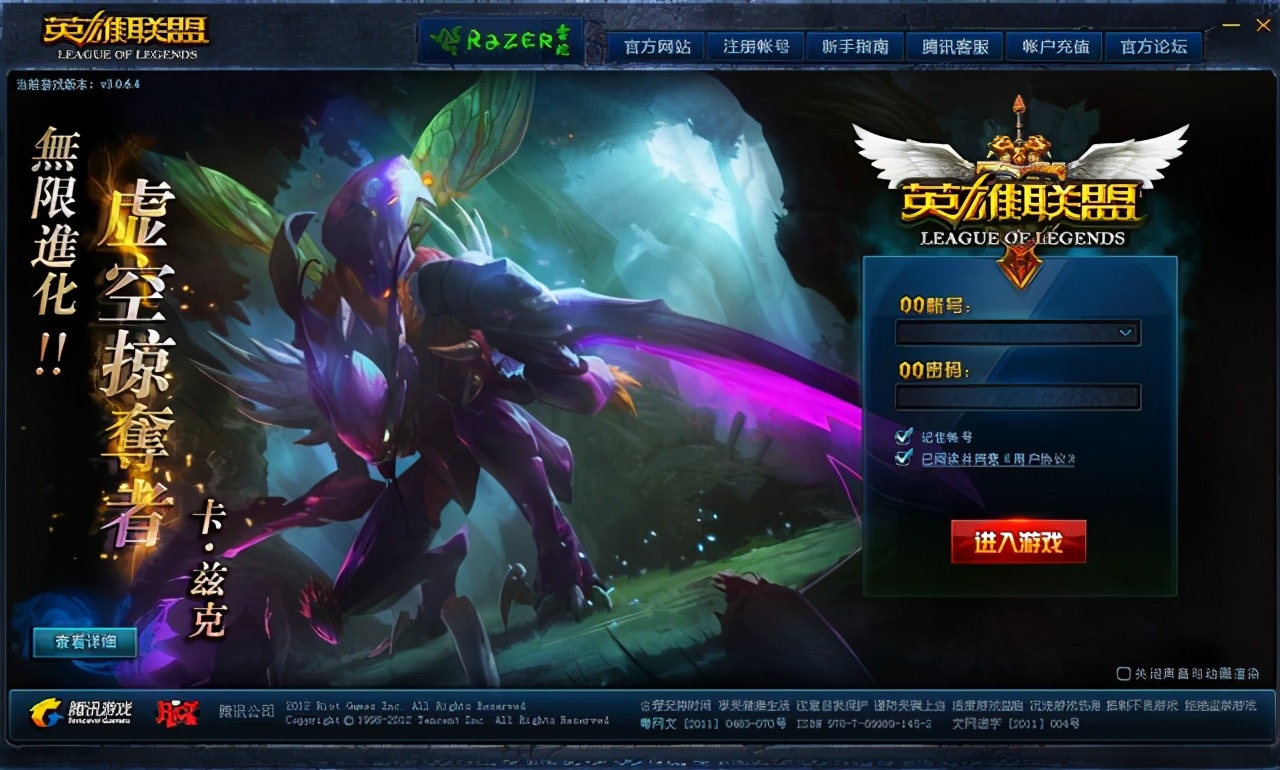Click the 英雄联盟 logo in top-left corner
1280x770 pixels.
125,32
